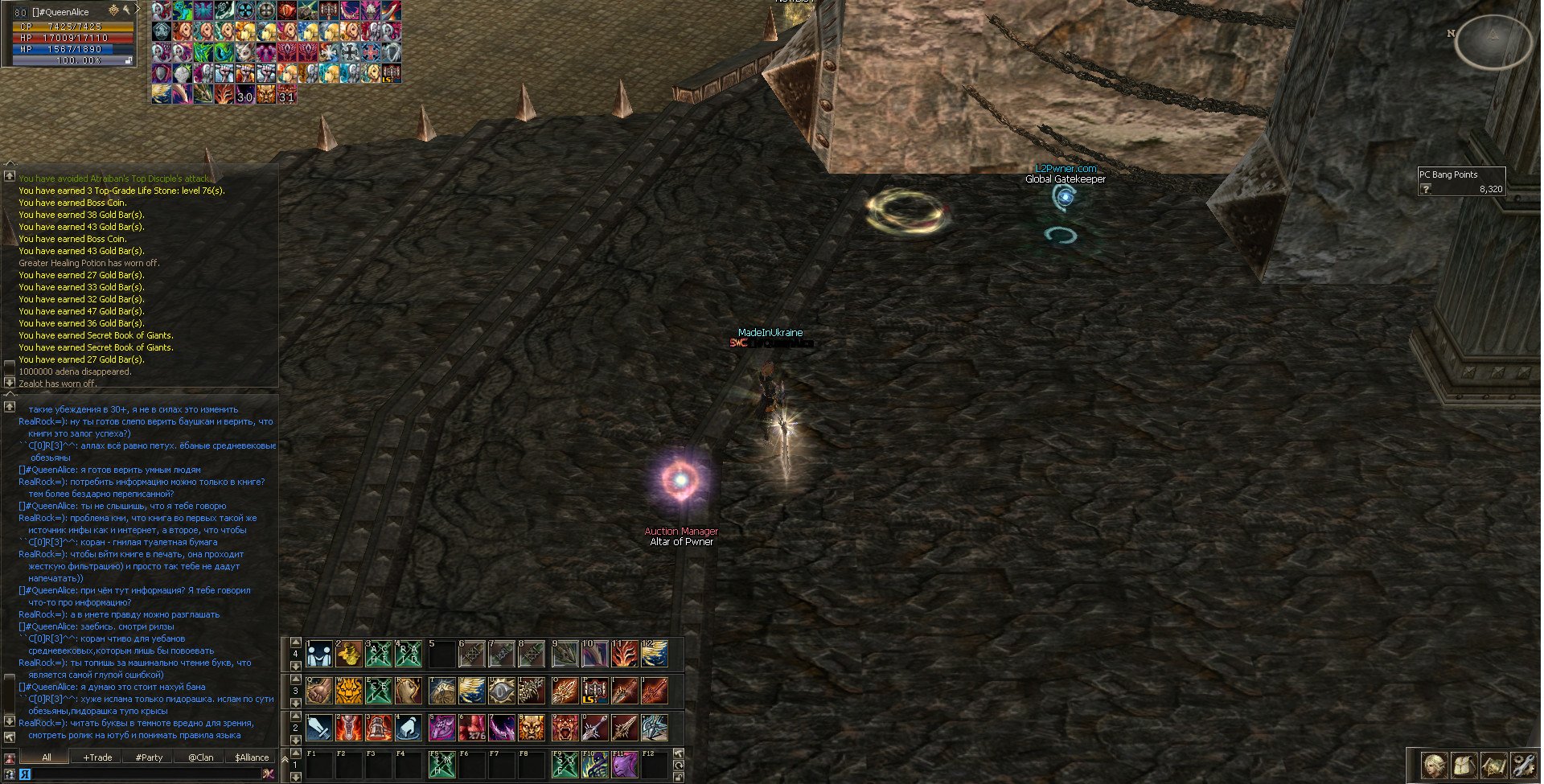Screen dimensions: 1544x784
Task: Open the inventory backpack icon
Action: click(1464, 765)
